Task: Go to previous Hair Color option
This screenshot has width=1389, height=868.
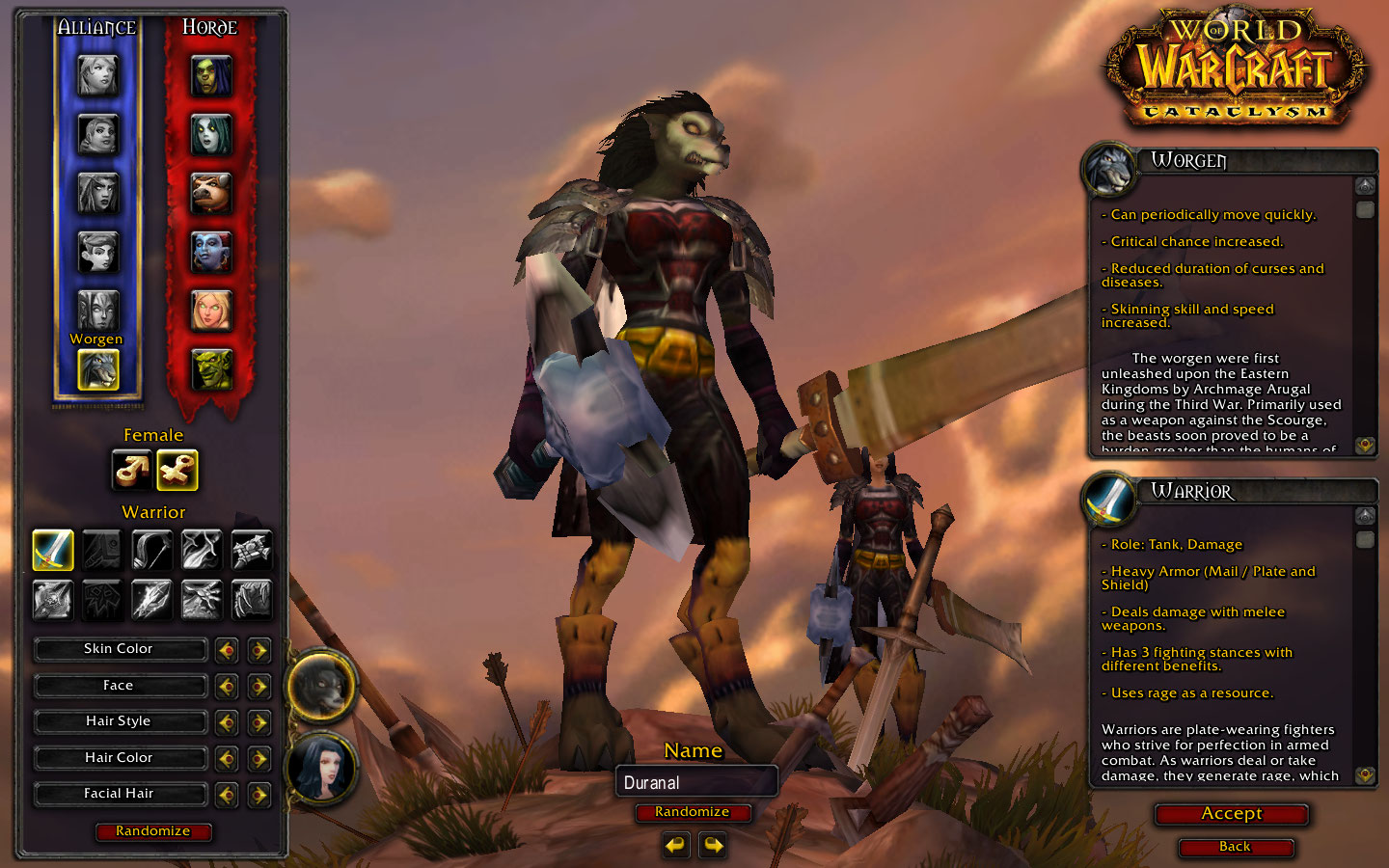Action: [x=227, y=759]
